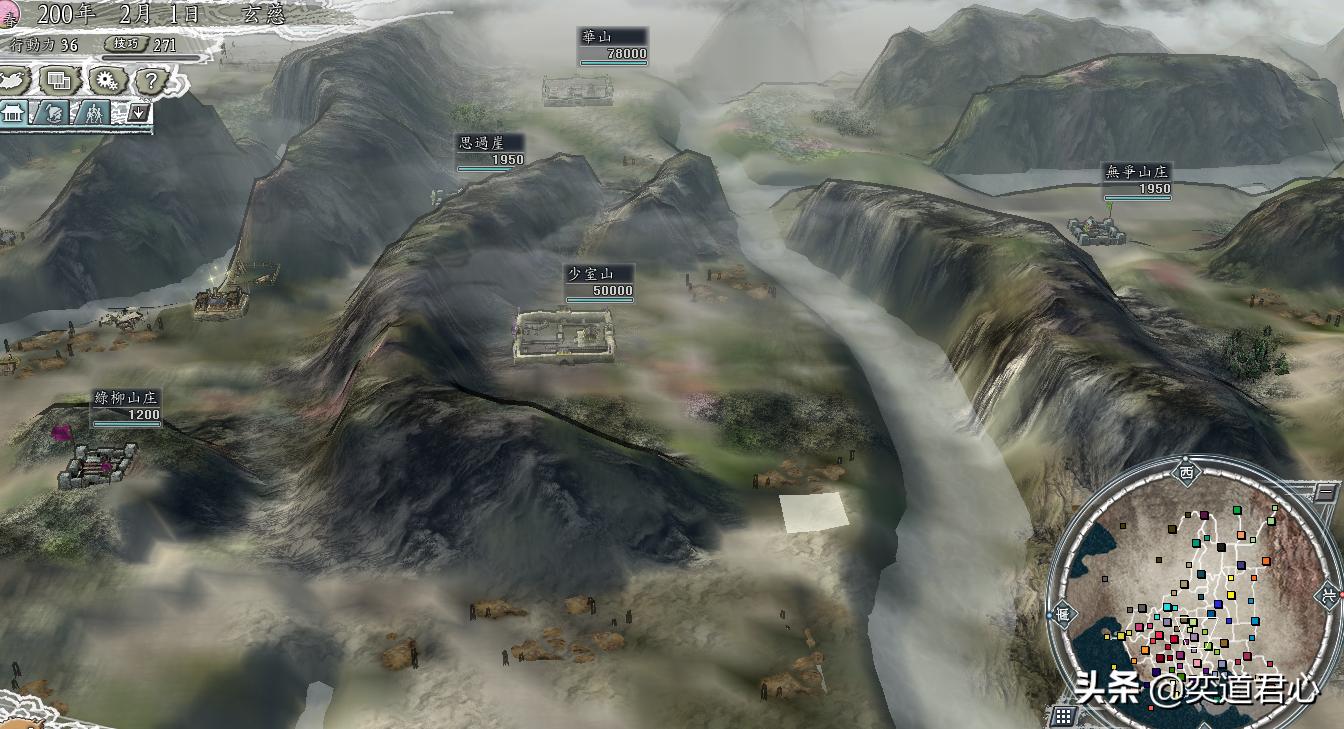Open the China map overview icon
This screenshot has width=1344, height=729.
[12, 79]
